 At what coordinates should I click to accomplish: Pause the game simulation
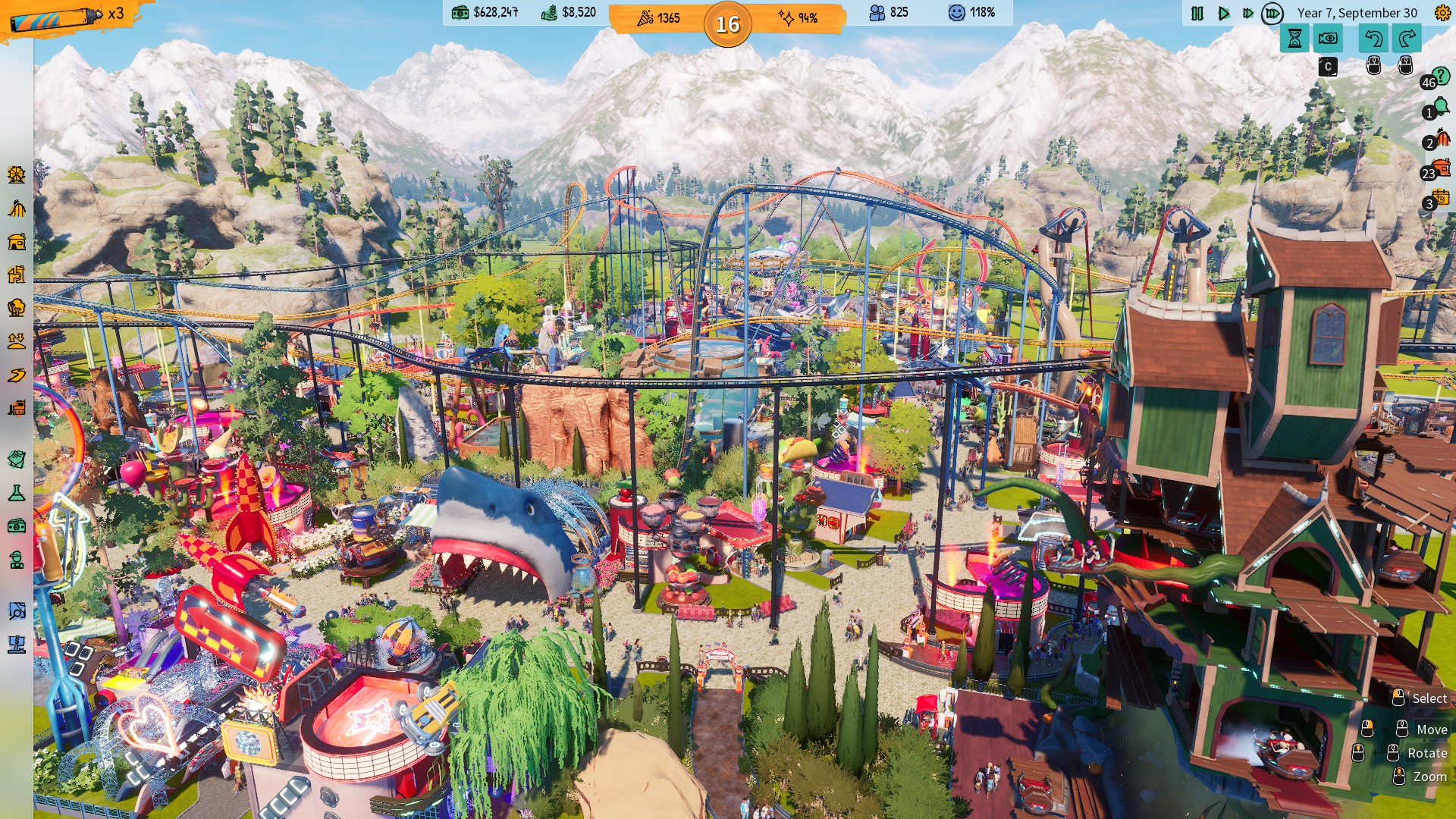click(1197, 13)
